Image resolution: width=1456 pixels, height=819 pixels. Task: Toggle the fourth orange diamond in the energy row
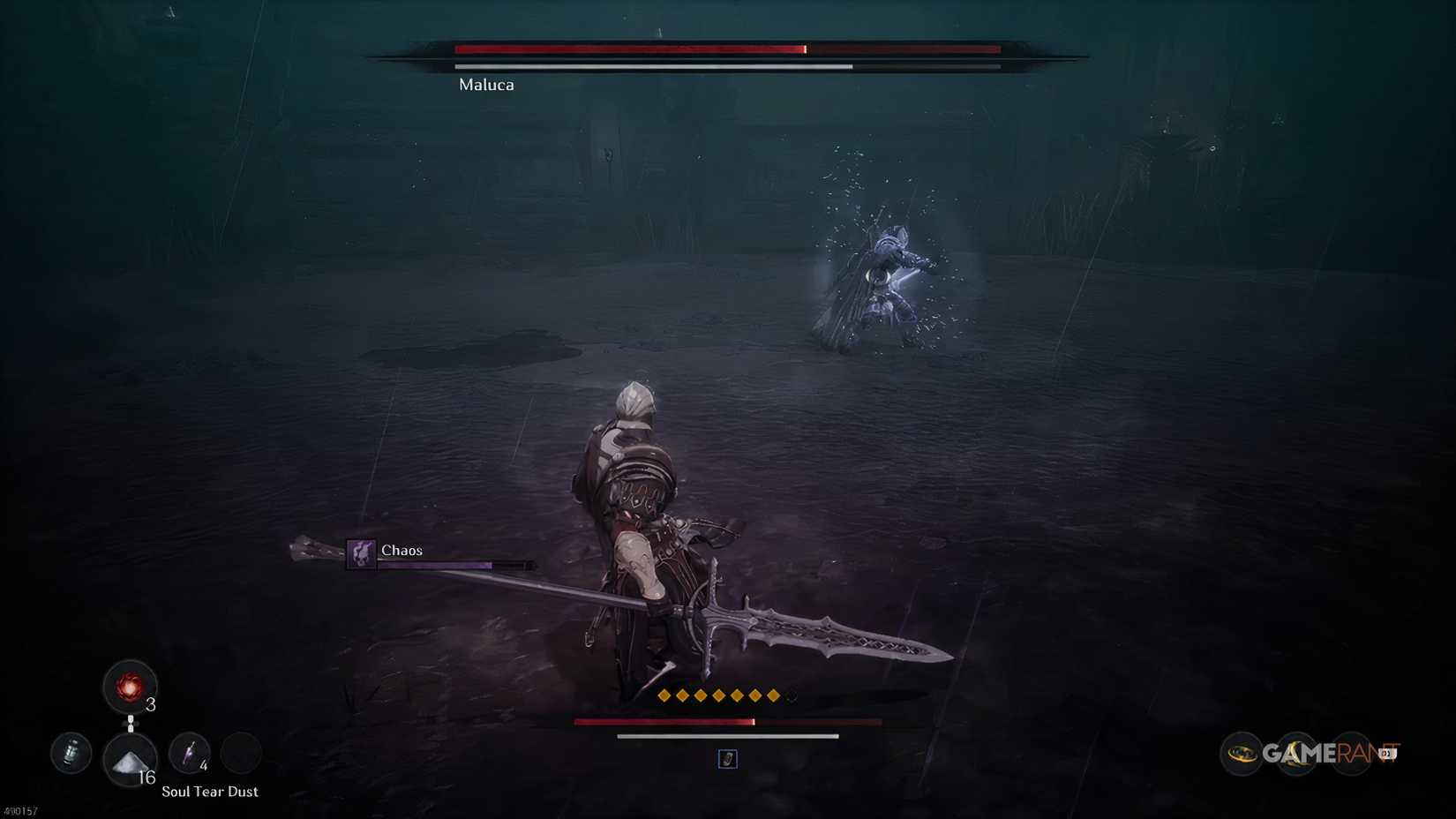point(717,695)
